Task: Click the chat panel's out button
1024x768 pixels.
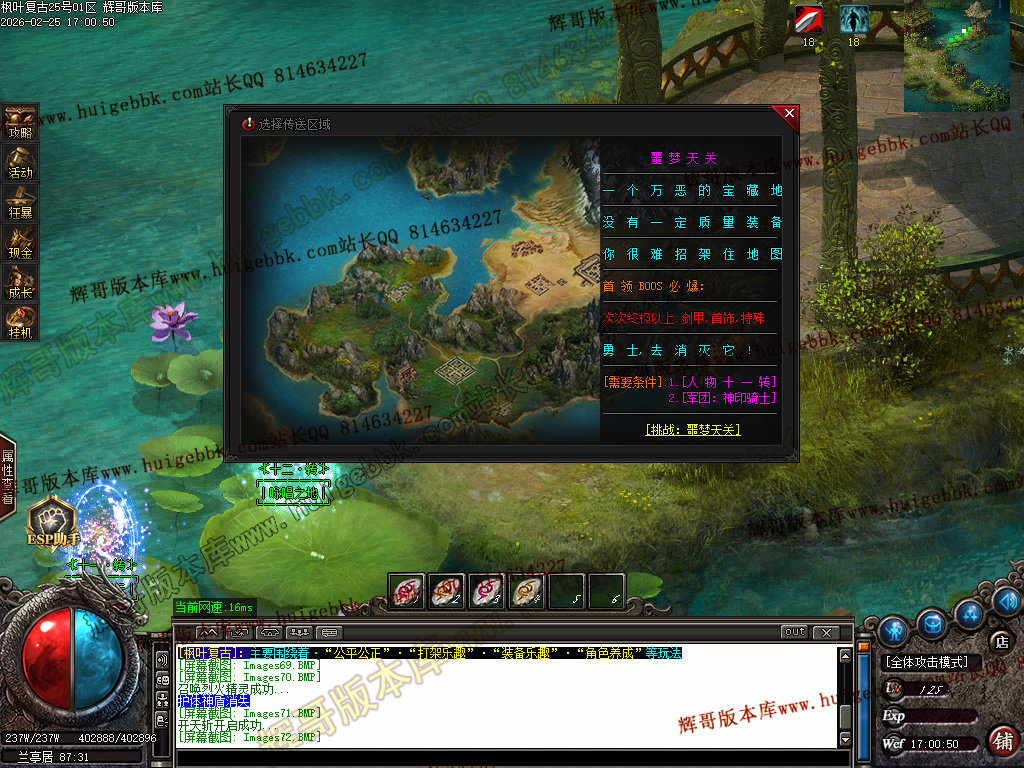Action: point(794,632)
